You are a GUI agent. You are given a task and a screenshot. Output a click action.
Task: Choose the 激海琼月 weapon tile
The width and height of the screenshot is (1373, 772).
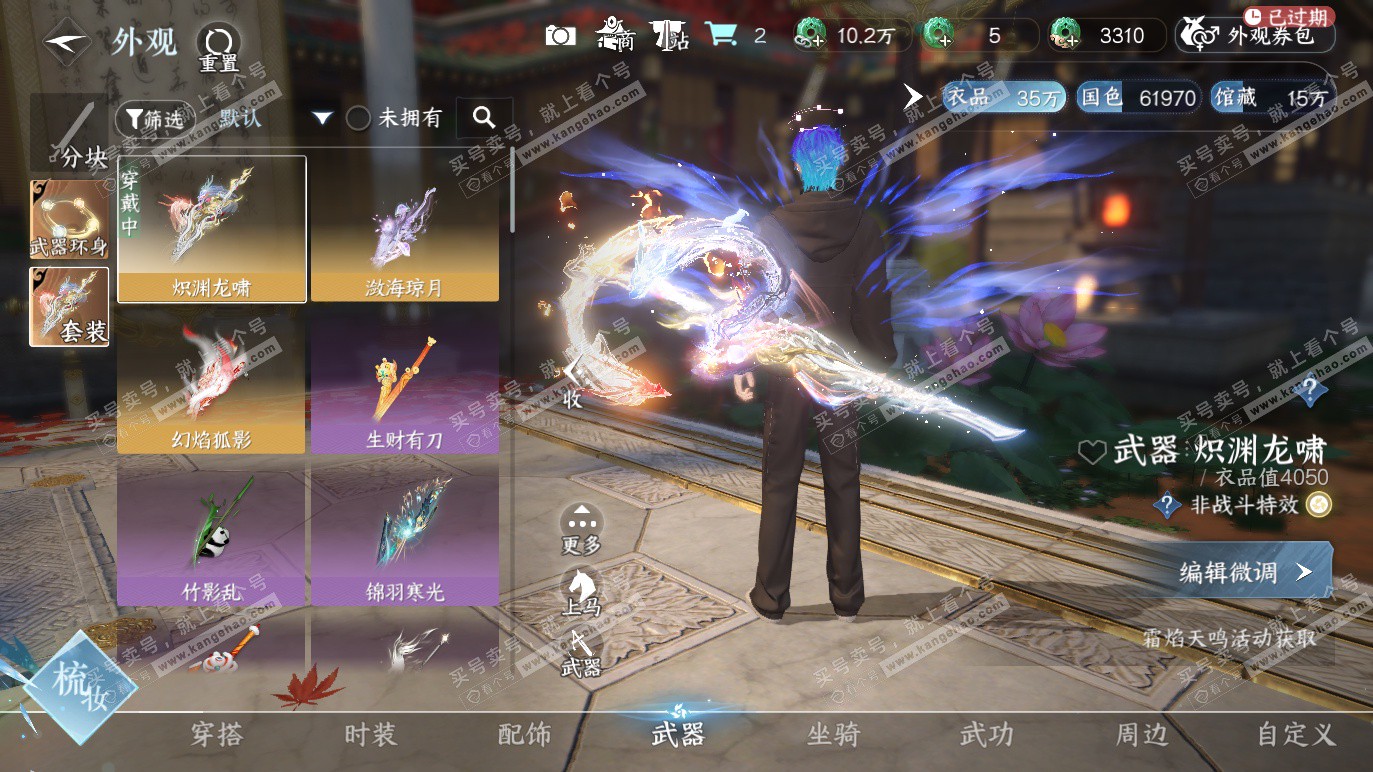405,228
